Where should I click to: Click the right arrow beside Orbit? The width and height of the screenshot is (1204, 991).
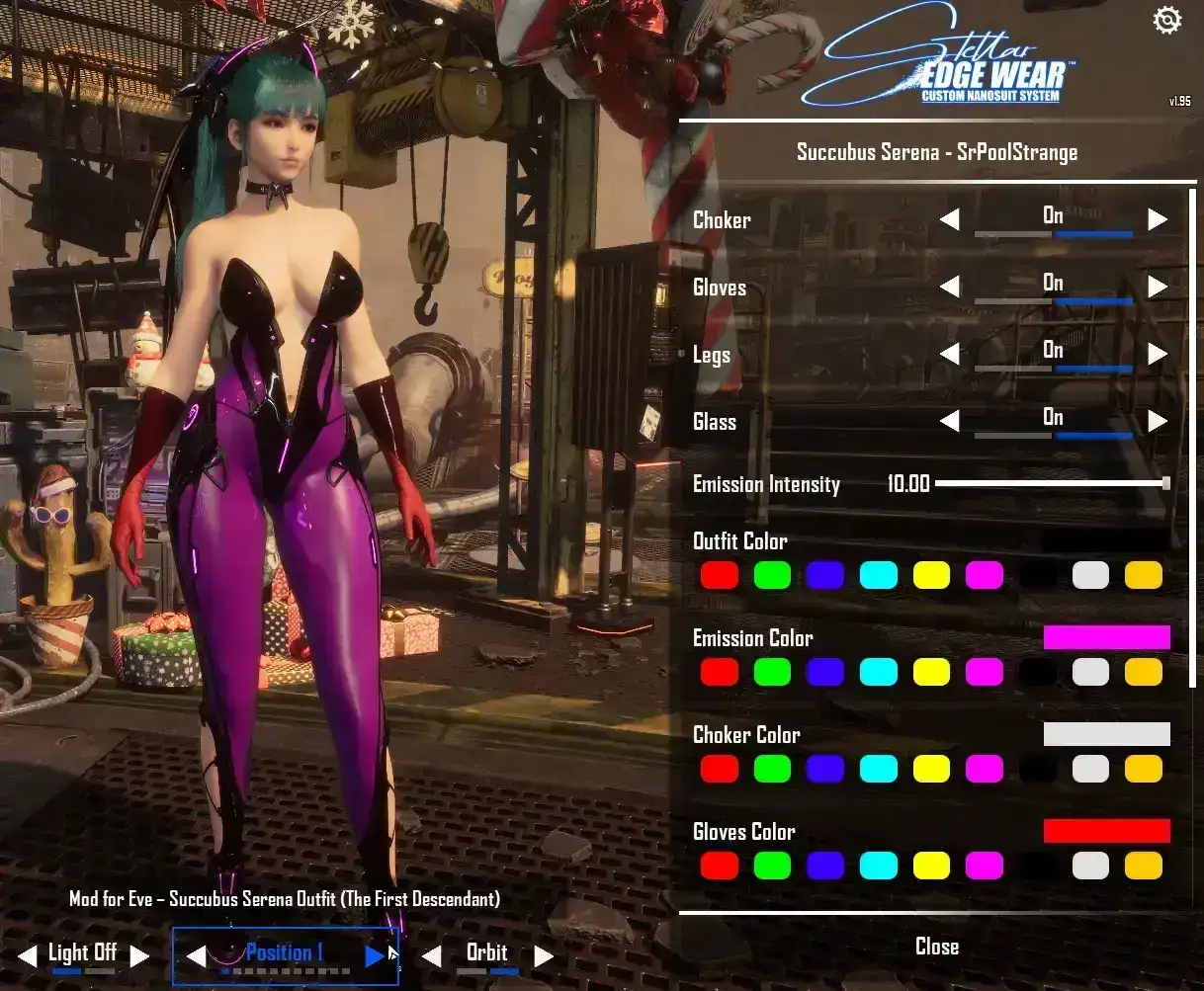coord(543,955)
